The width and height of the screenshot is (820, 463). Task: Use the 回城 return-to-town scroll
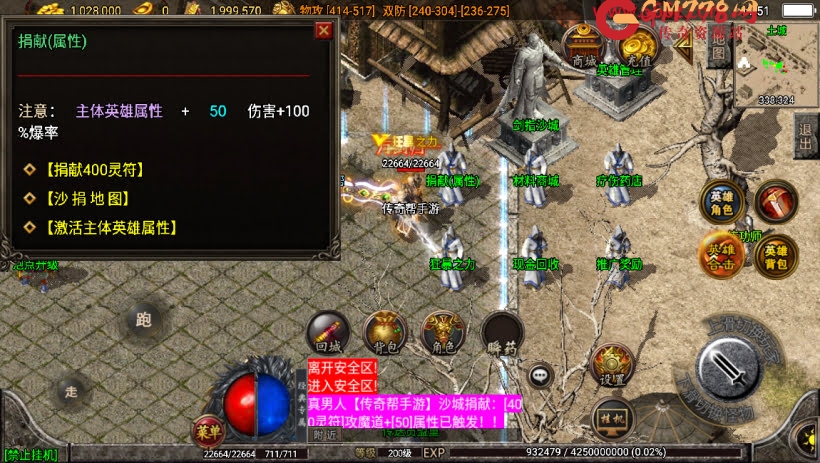(325, 334)
